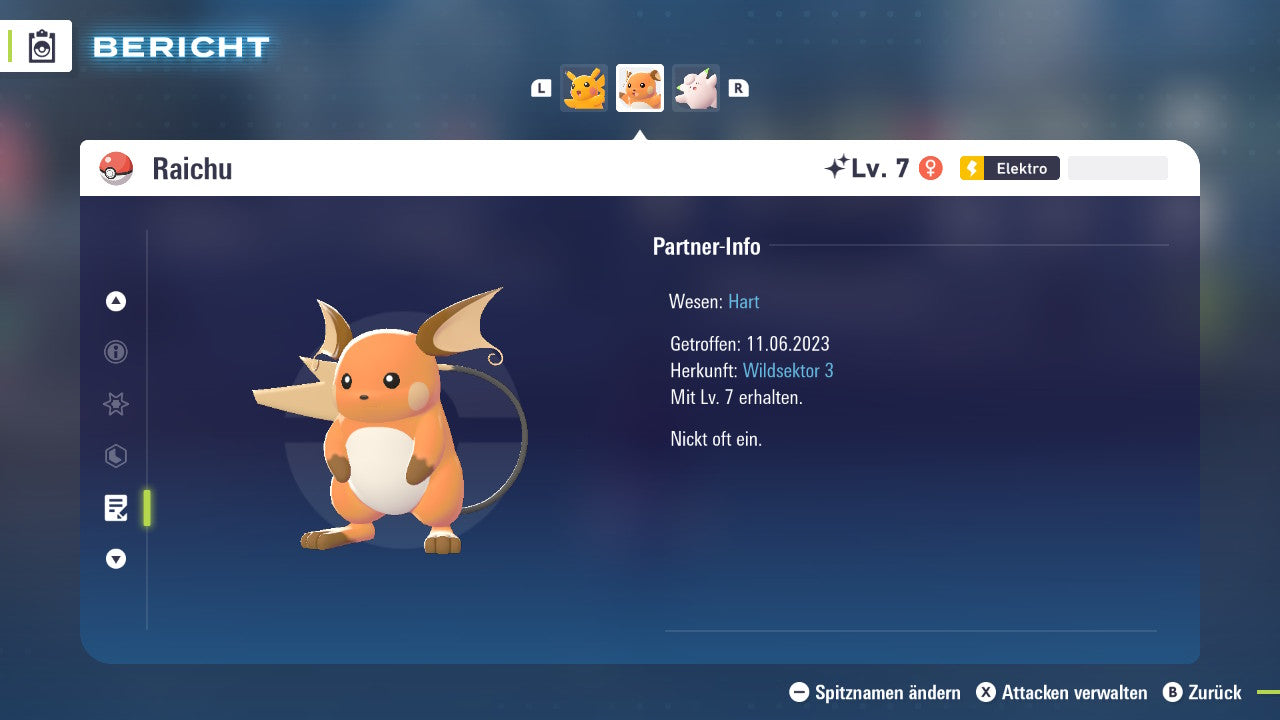Open the info panel from the sidebar
This screenshot has height=720, width=1280.
point(115,352)
